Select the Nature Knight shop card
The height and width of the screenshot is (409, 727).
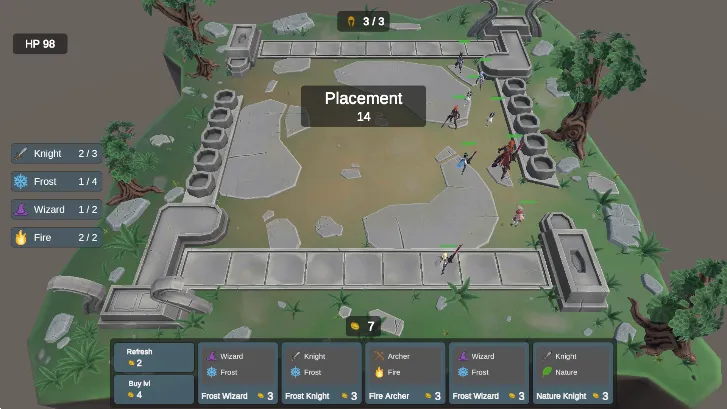(x=572, y=374)
